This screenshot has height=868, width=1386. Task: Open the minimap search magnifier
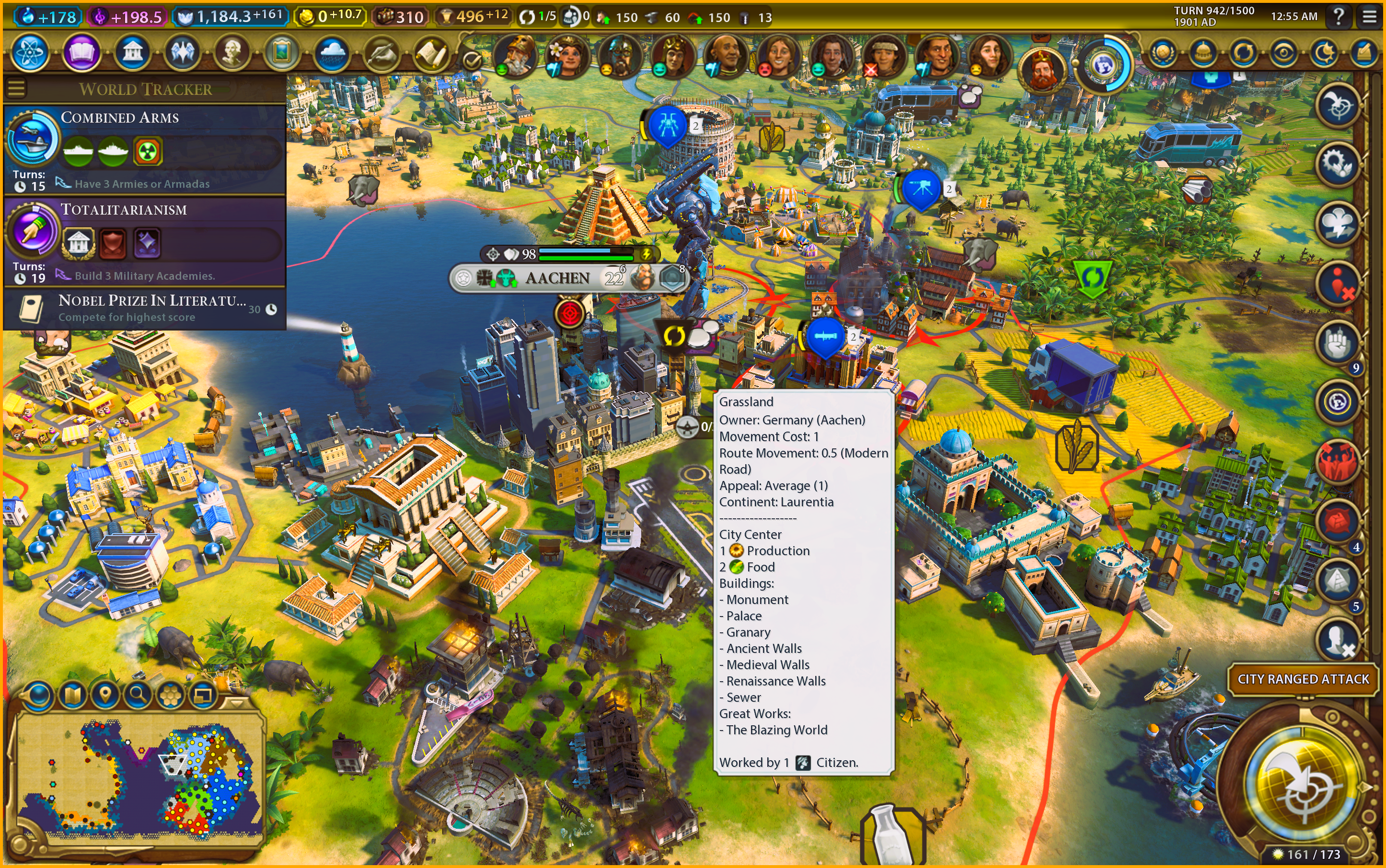(x=138, y=696)
